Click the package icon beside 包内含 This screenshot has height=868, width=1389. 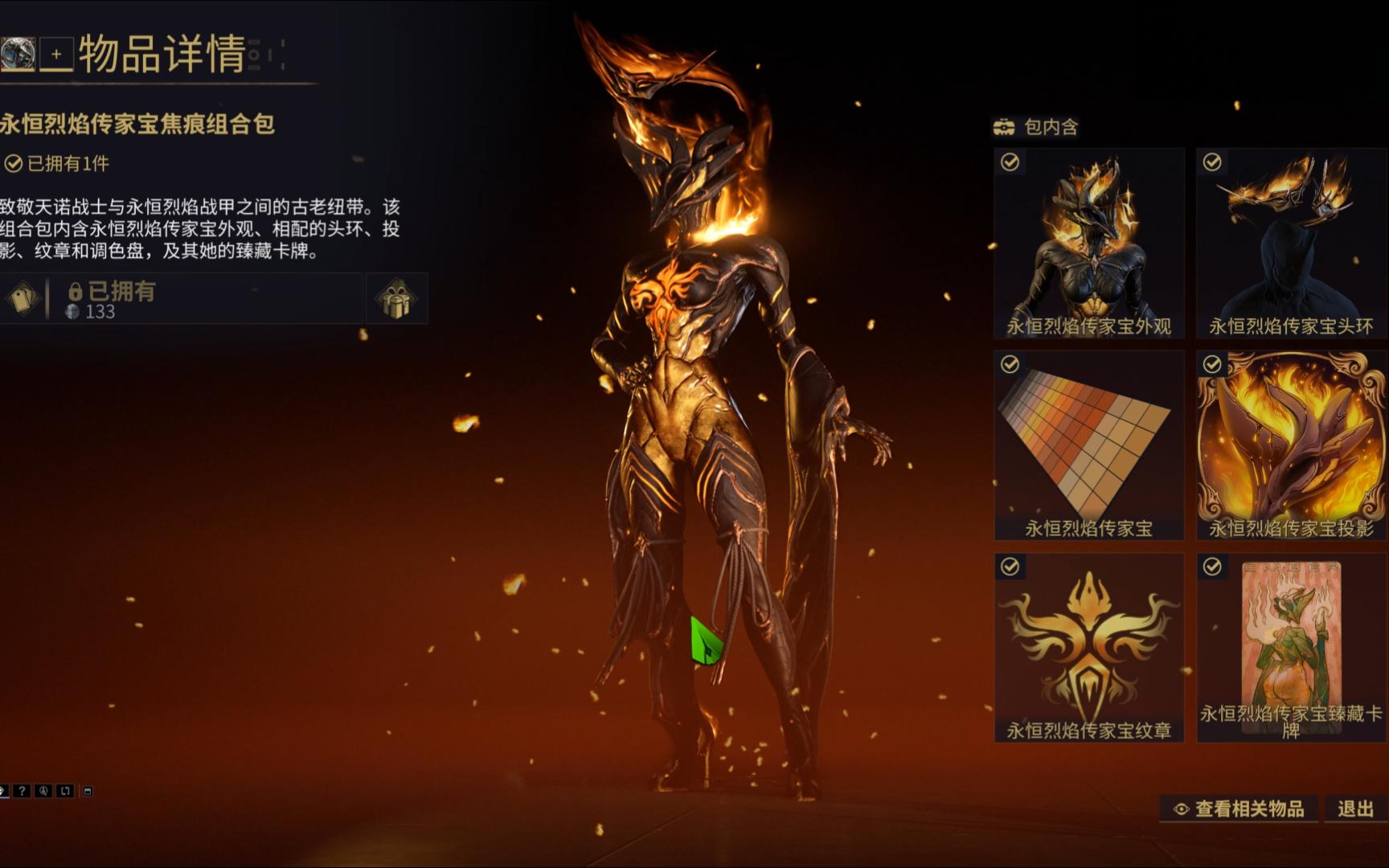pos(1004,126)
